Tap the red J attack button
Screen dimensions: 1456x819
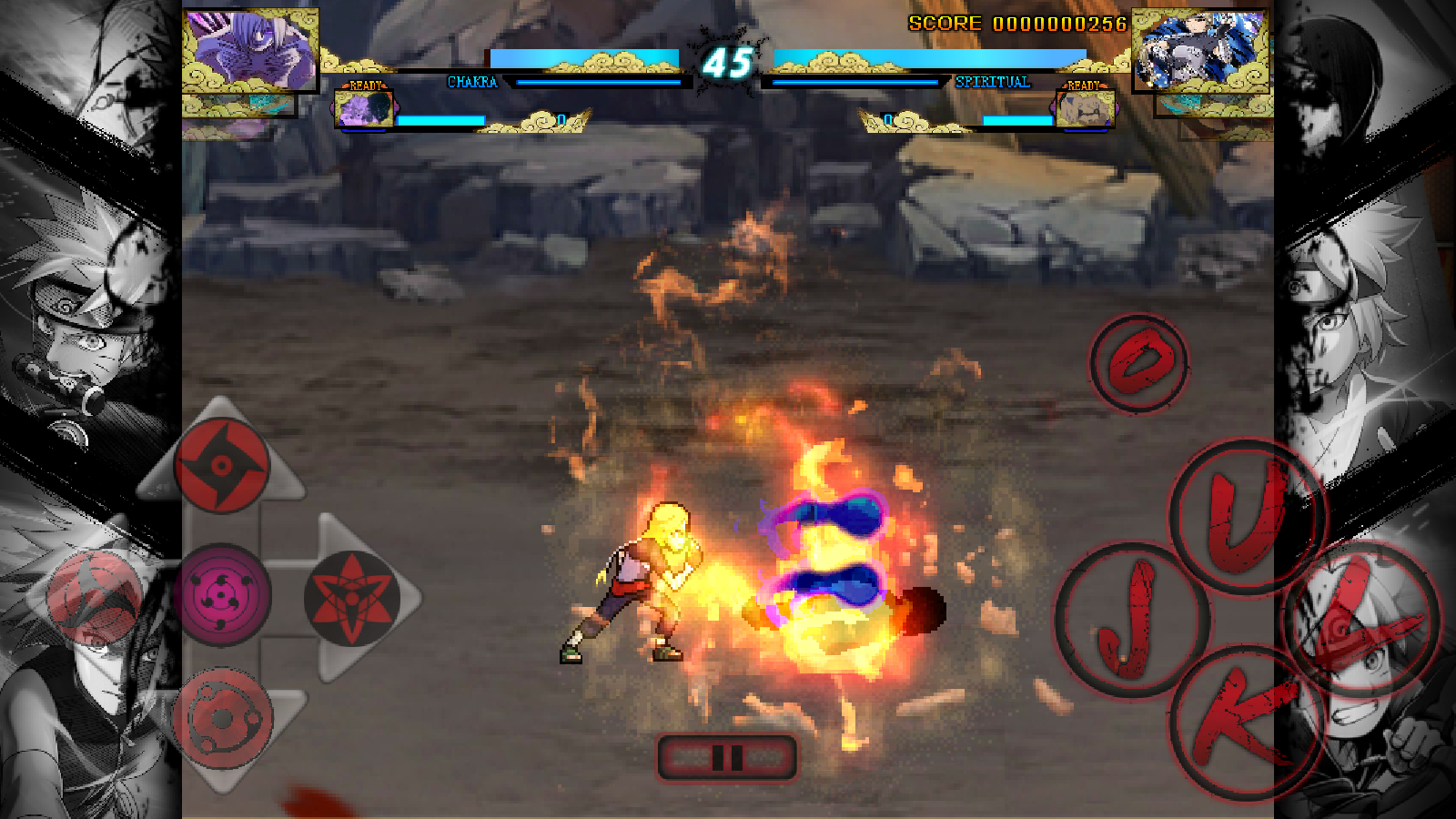coord(1130,621)
